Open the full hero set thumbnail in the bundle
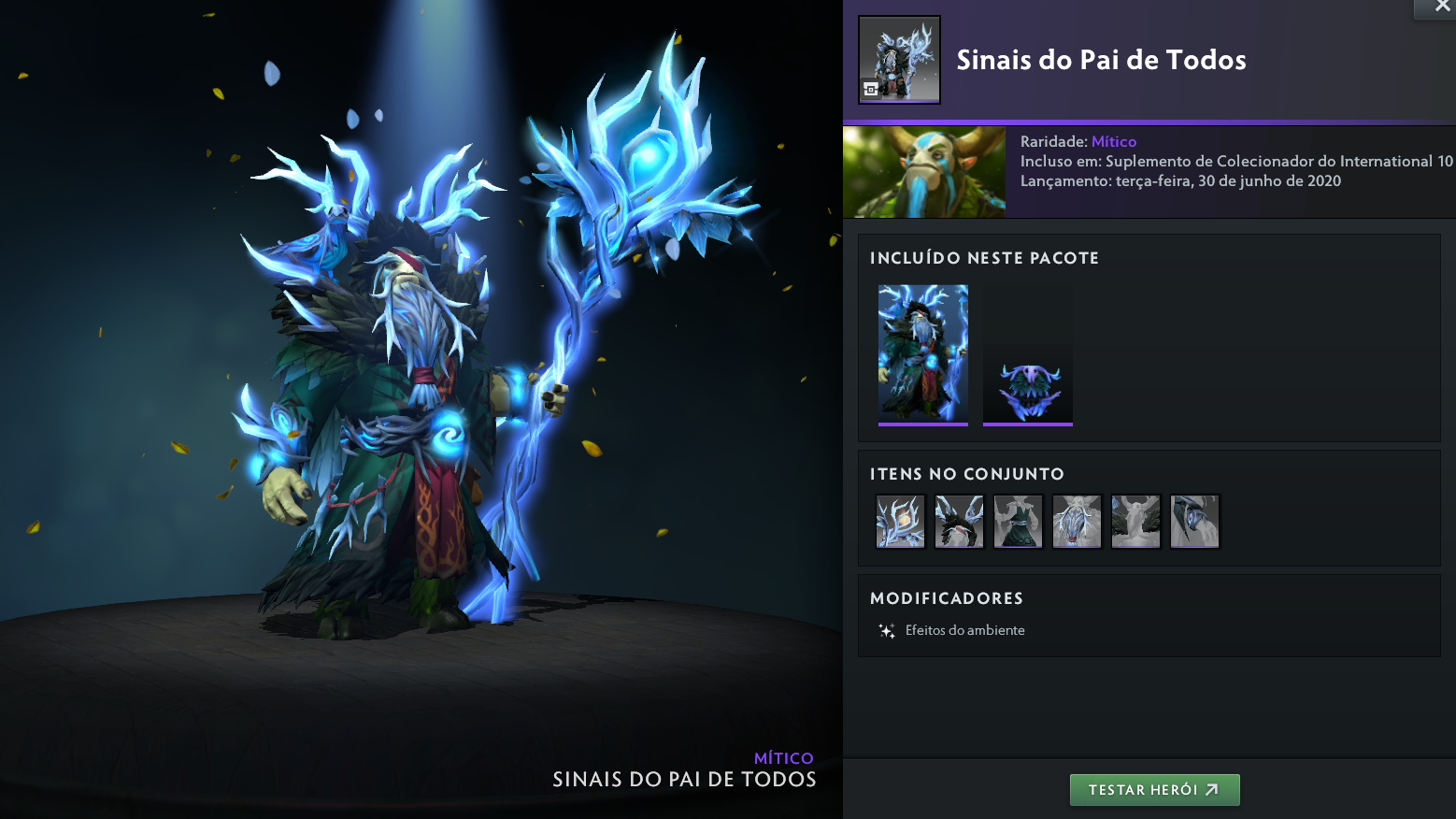1456x819 pixels. (x=923, y=354)
